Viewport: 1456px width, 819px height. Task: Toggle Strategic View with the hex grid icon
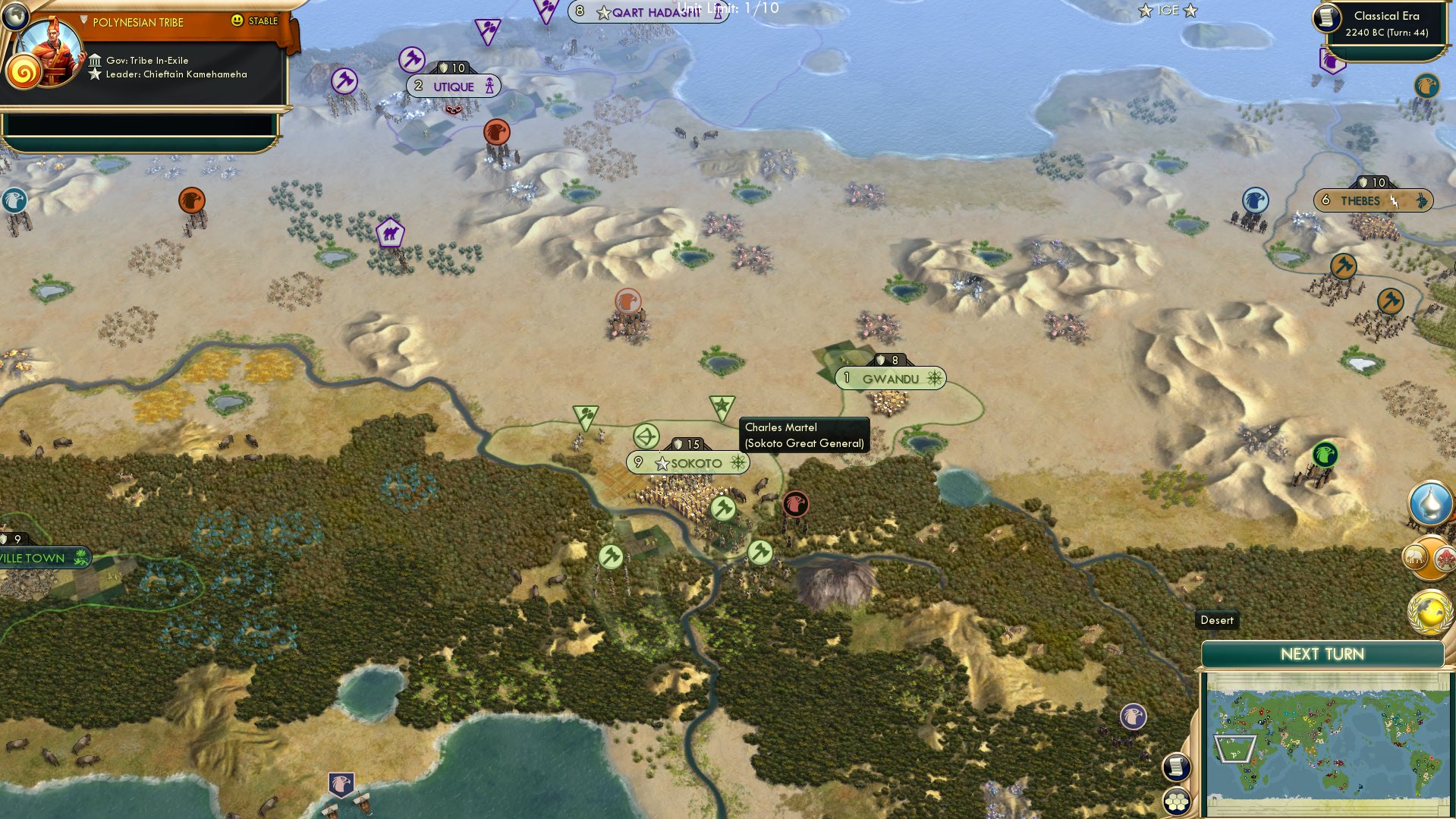point(1175,801)
